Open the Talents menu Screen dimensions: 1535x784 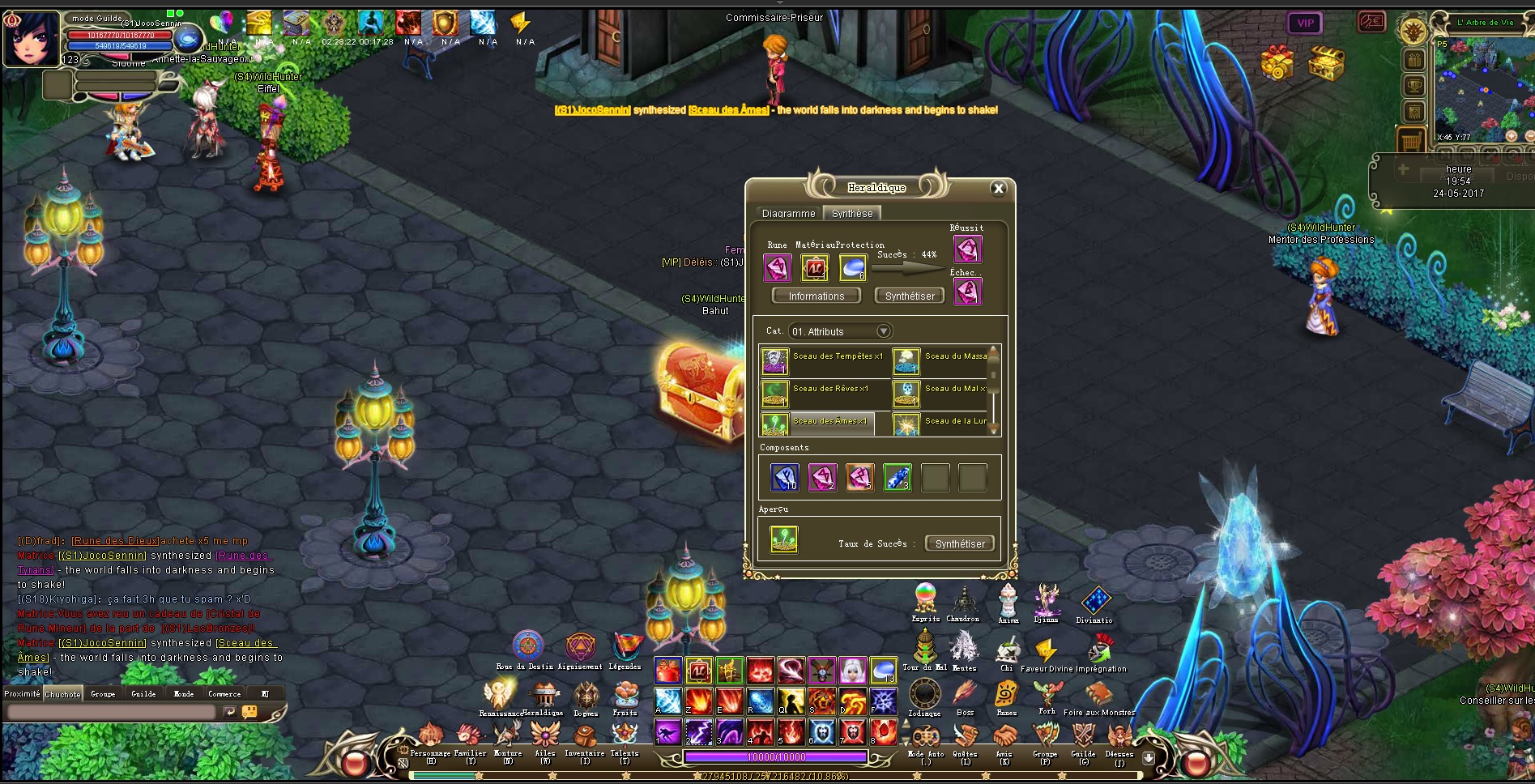625,736
